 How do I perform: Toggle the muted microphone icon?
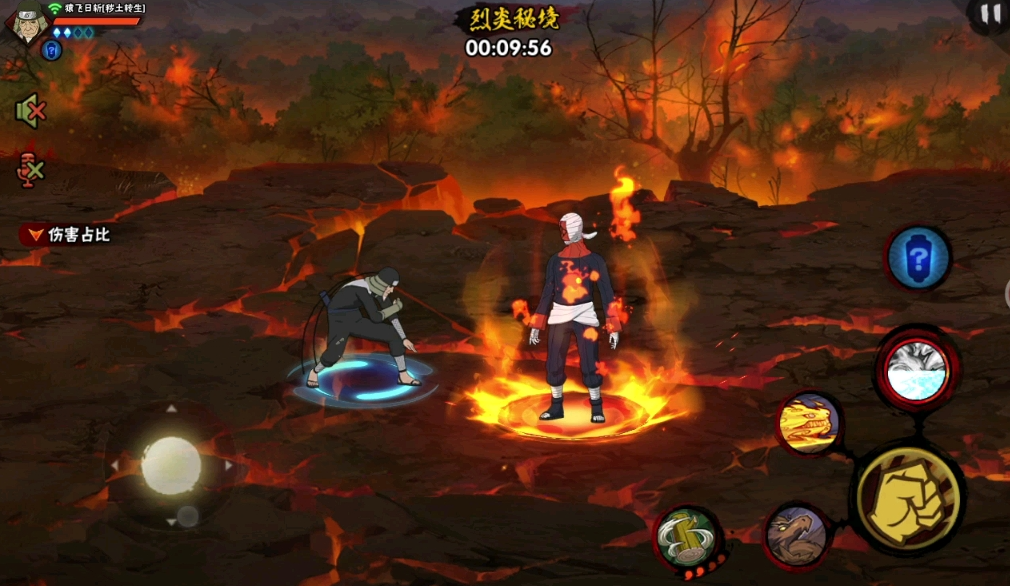point(31,170)
